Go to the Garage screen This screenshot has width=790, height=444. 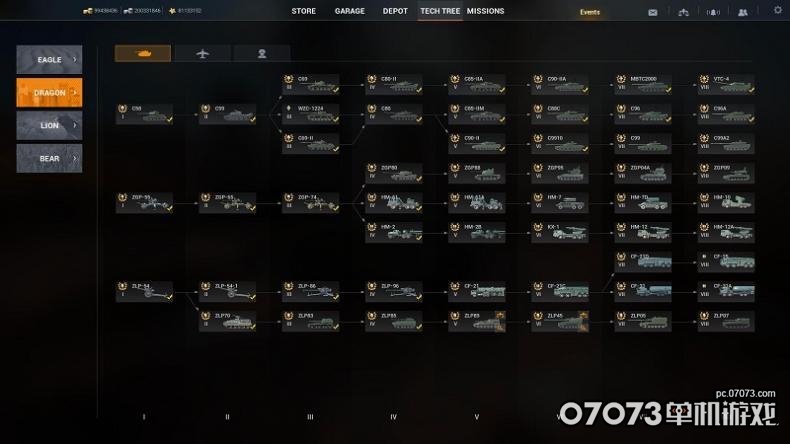pos(350,11)
